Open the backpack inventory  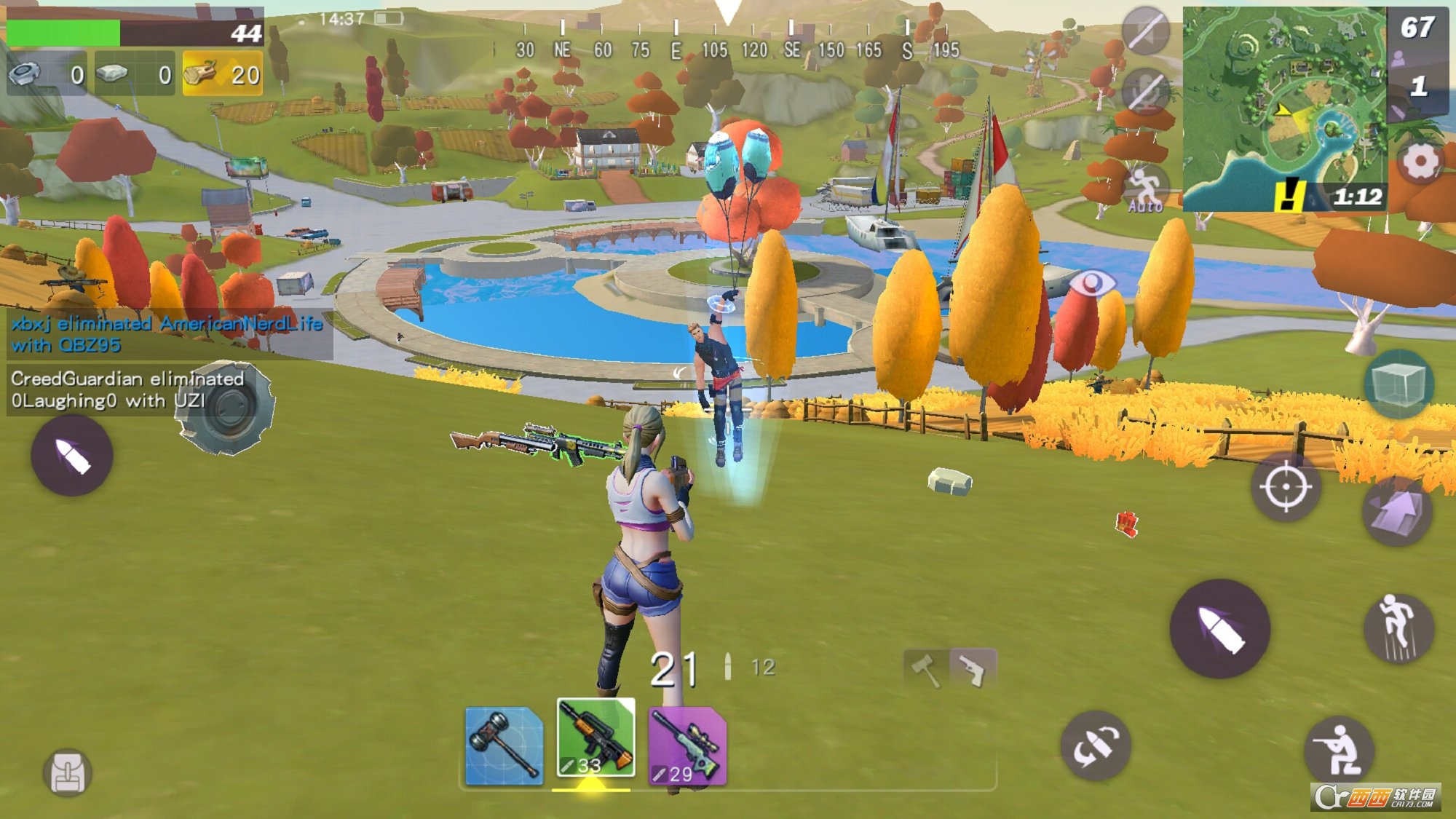(x=68, y=773)
